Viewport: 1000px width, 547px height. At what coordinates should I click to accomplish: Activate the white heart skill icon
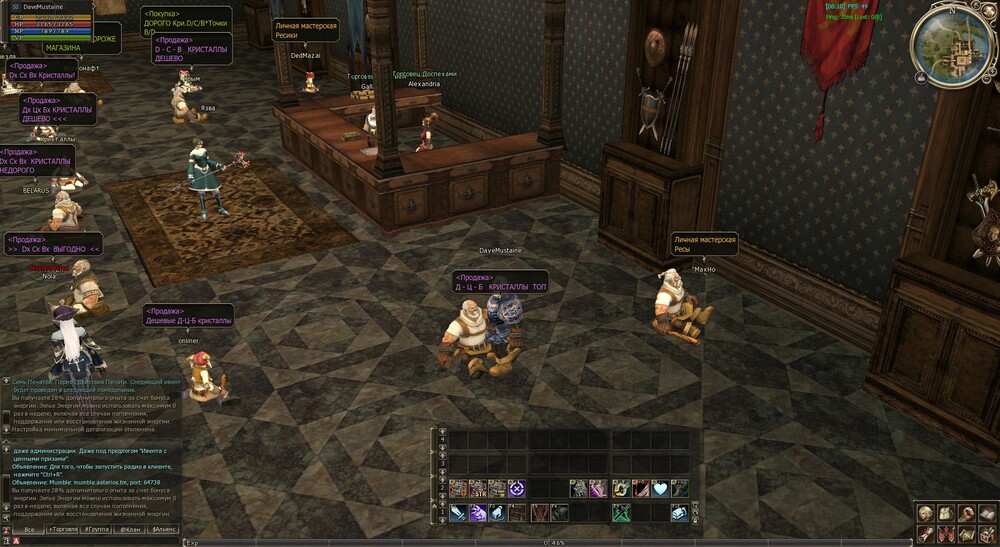pos(660,488)
